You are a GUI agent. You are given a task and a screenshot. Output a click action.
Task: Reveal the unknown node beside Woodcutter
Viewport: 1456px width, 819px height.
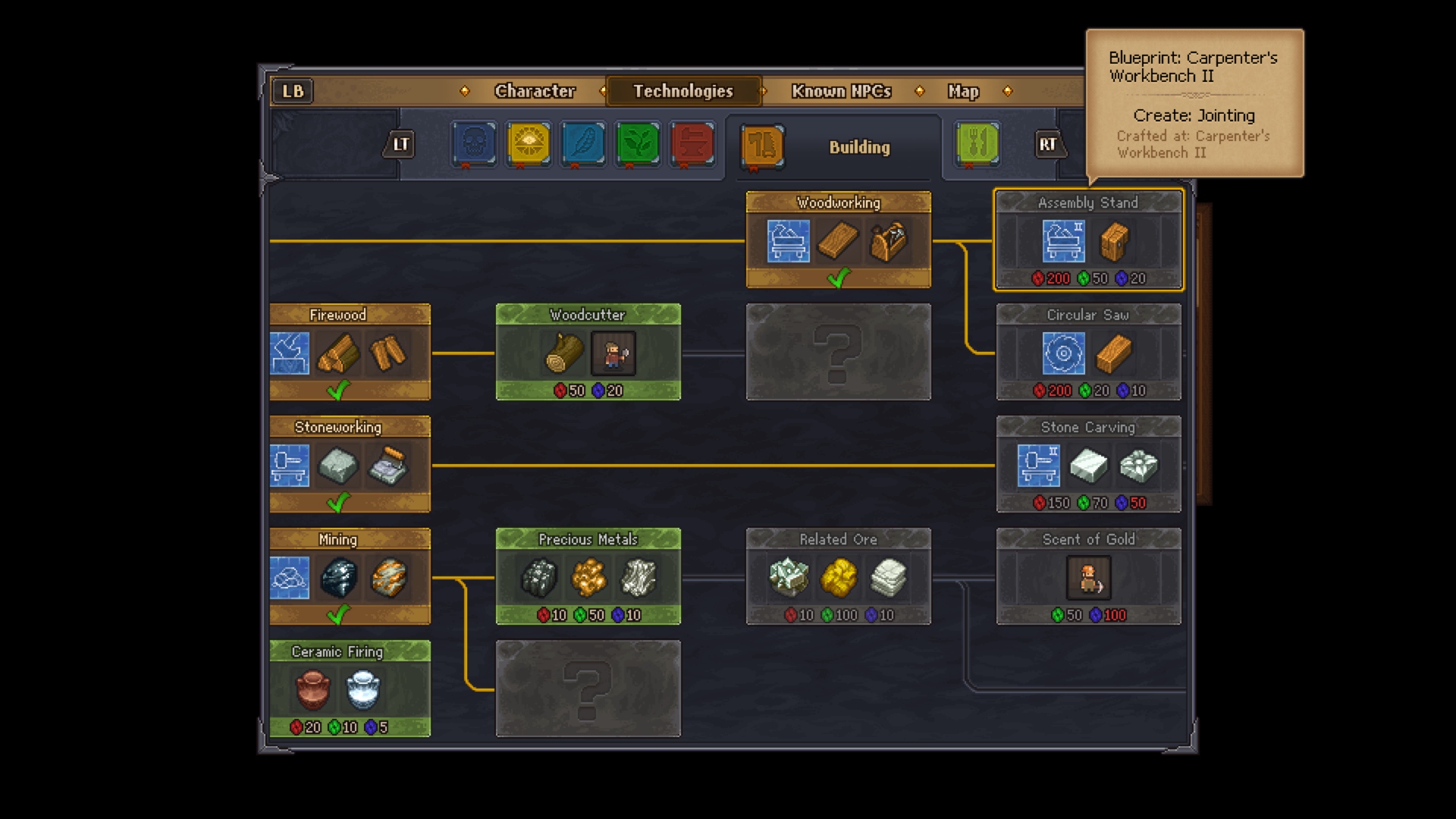point(837,352)
